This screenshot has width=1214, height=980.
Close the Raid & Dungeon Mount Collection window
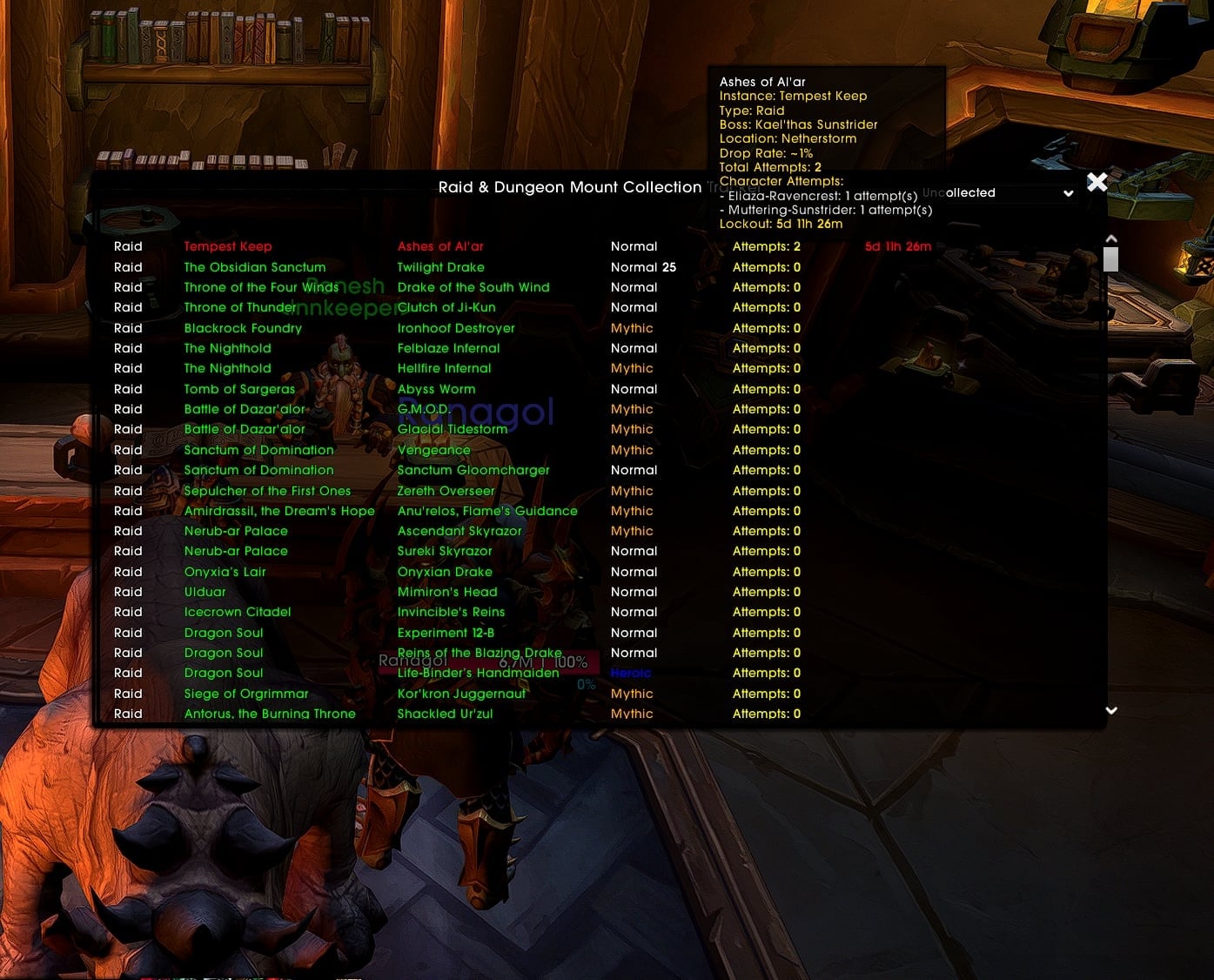1097,182
